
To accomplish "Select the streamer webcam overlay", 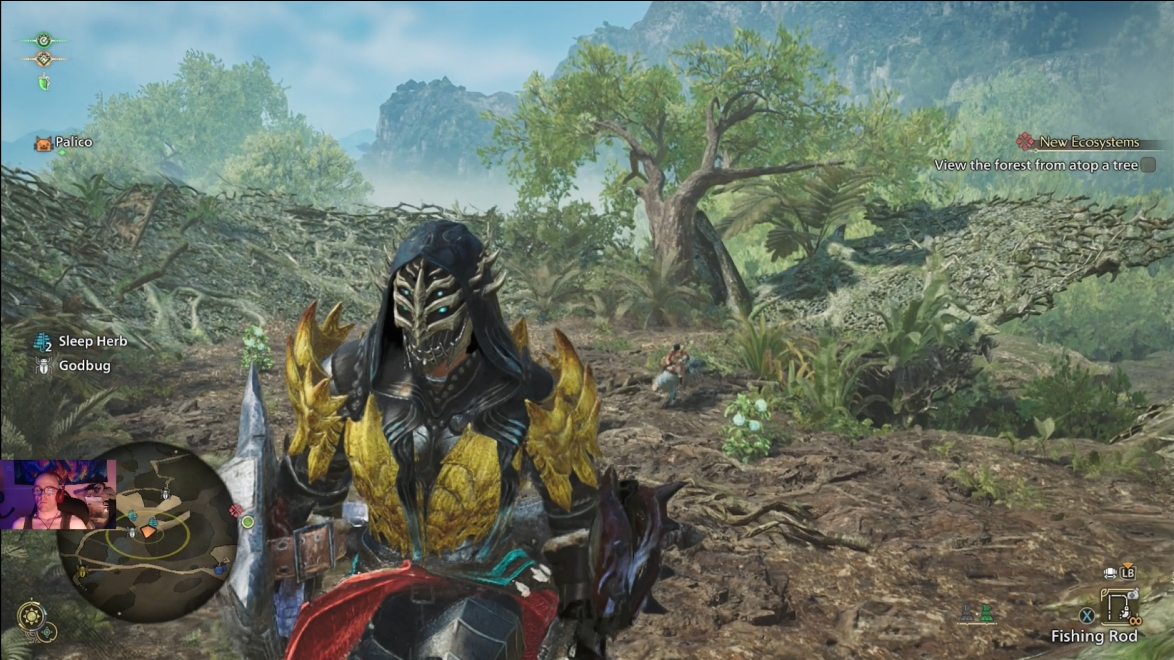I will (x=58, y=495).
